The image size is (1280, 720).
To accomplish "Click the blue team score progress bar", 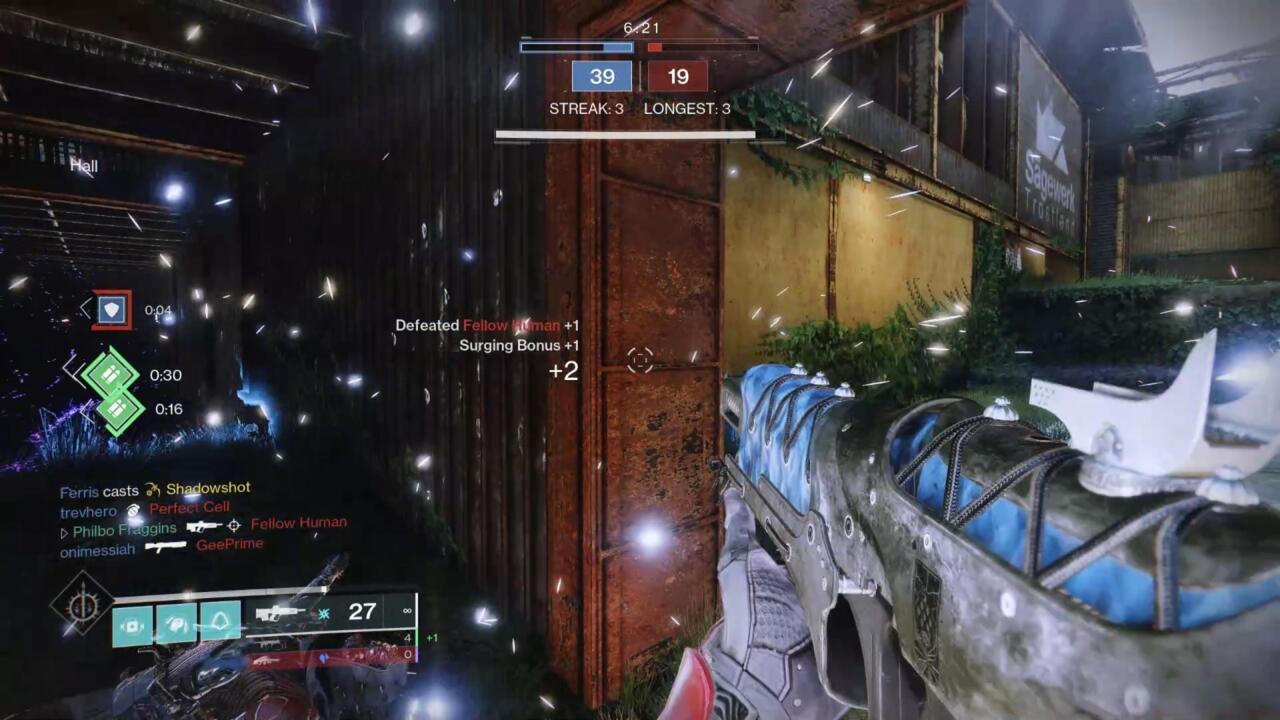I will click(575, 46).
